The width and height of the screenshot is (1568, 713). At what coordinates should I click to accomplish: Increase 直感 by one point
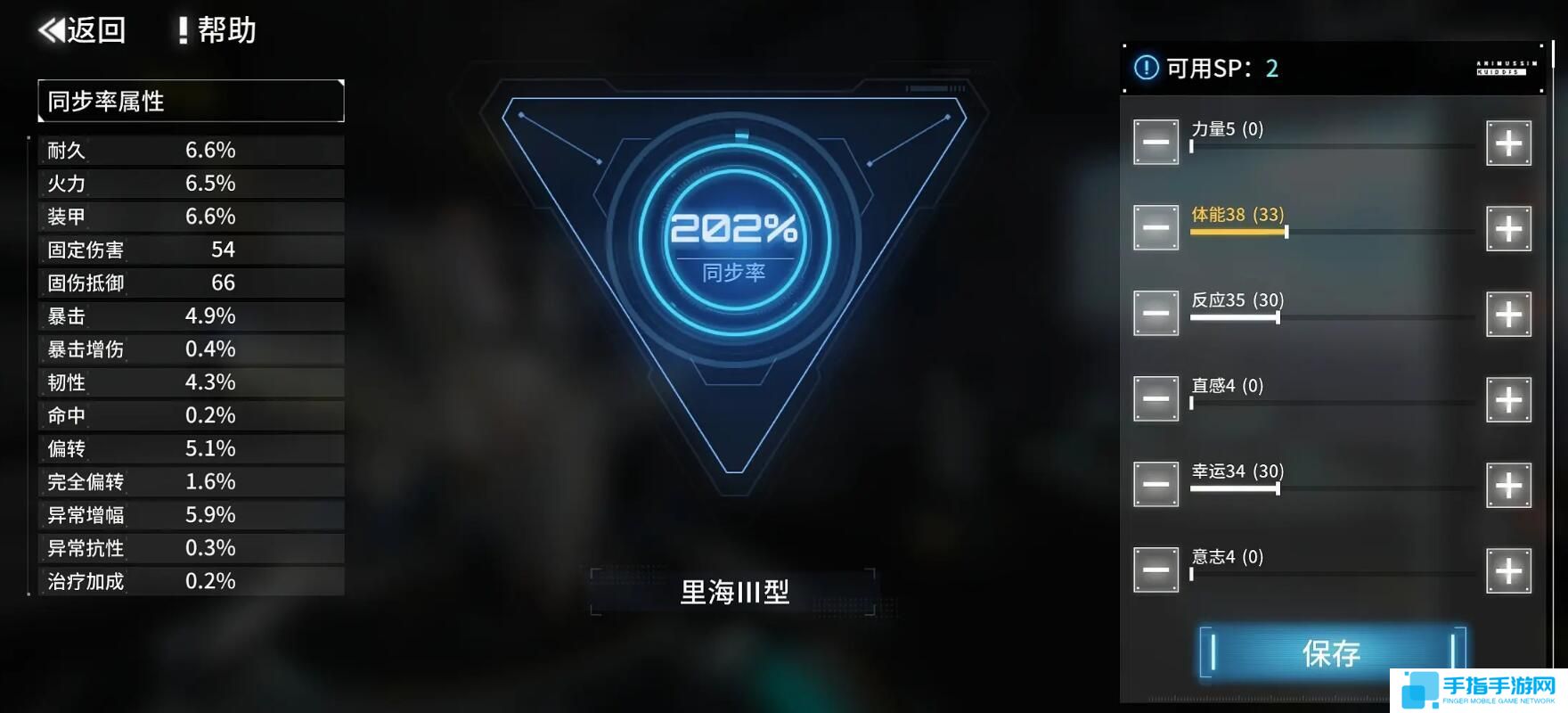[1508, 400]
